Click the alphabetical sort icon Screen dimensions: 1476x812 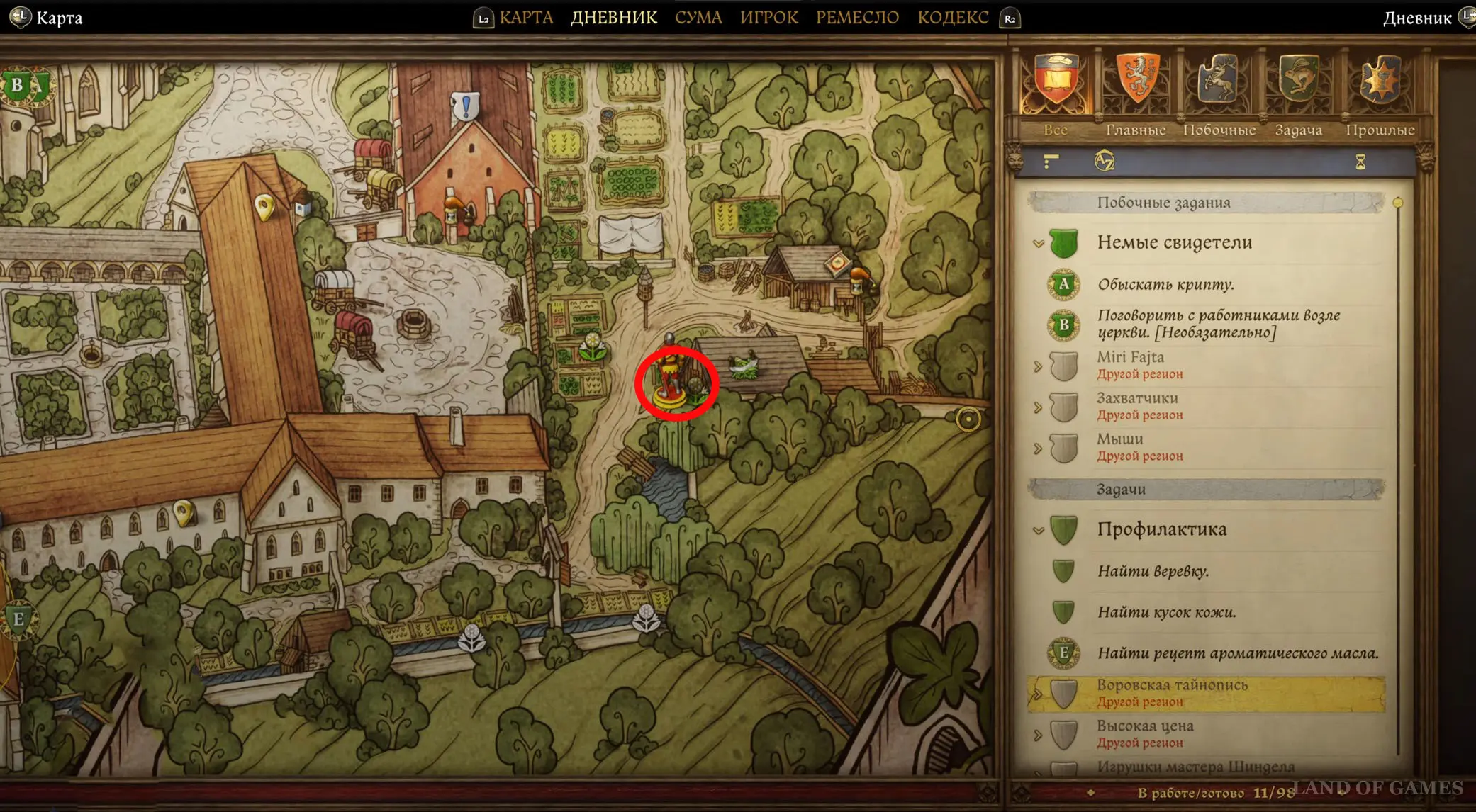1104,162
